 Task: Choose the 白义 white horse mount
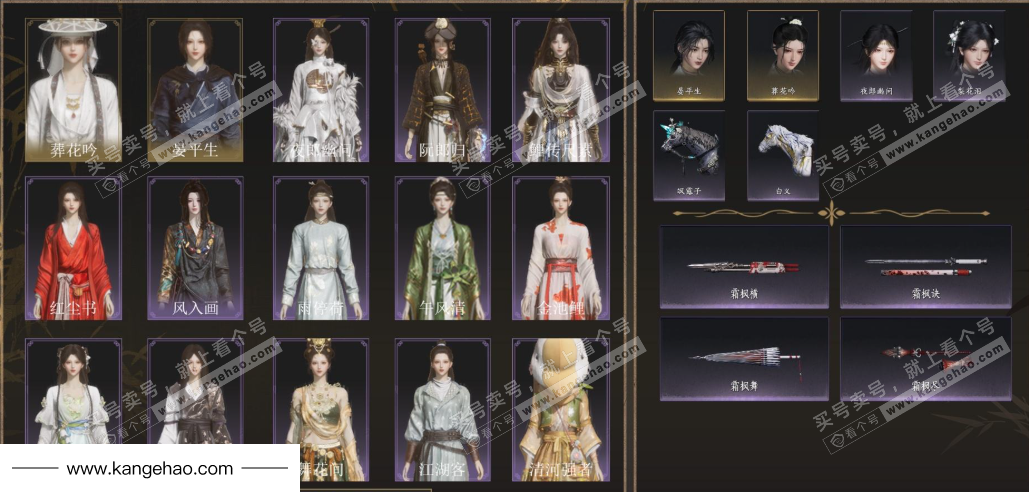click(x=782, y=154)
